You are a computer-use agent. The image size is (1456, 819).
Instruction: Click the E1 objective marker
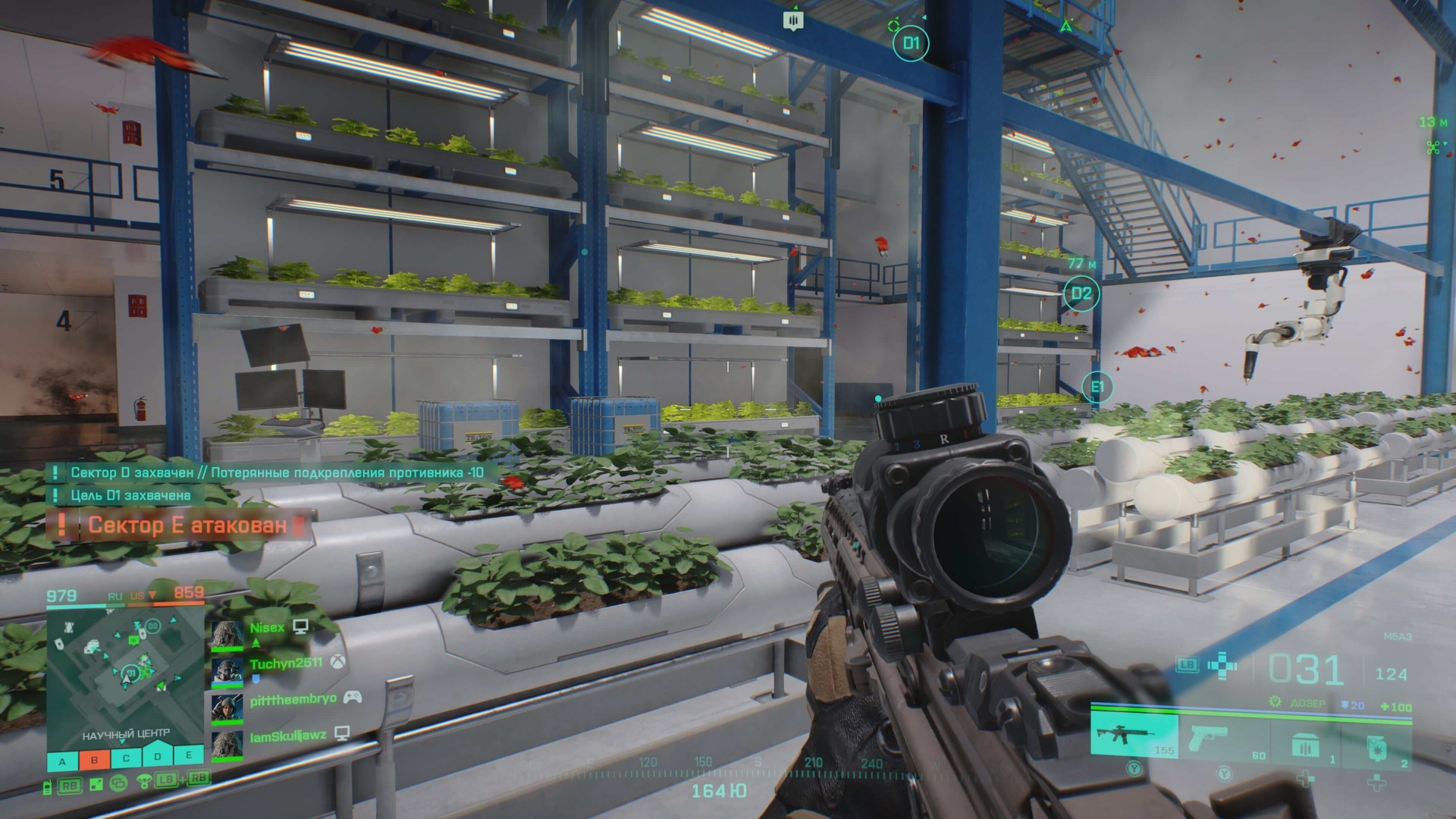click(1097, 388)
